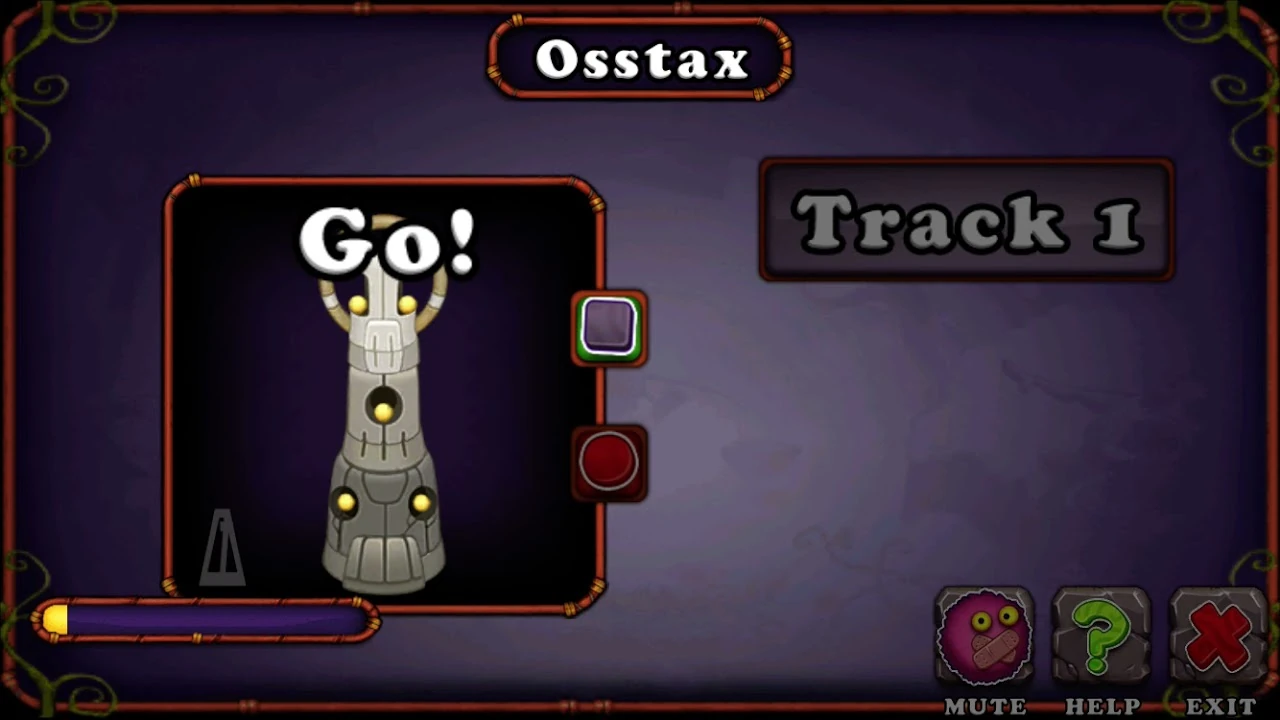The width and height of the screenshot is (1280, 720).
Task: Click the Osstax title banner at the top
Action: (640, 60)
